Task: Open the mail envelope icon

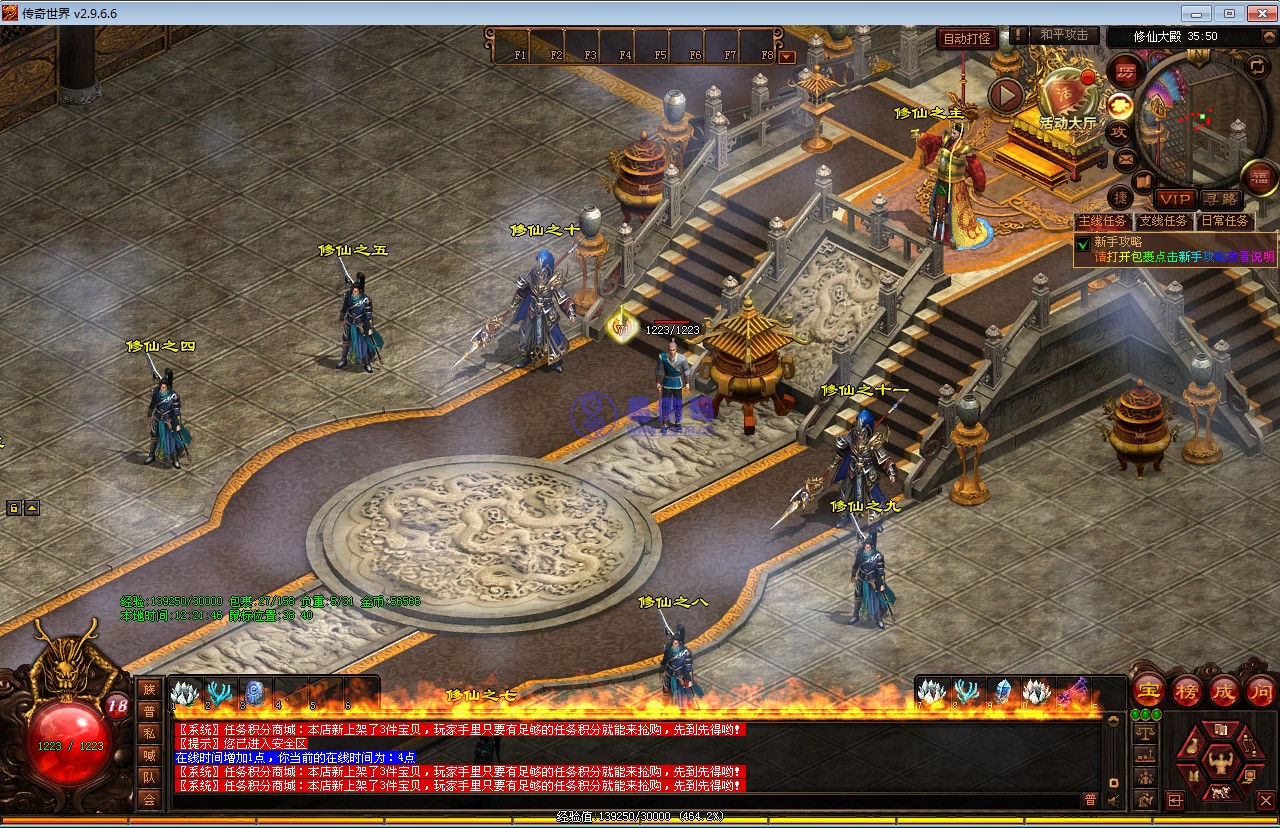Action: point(1126,159)
